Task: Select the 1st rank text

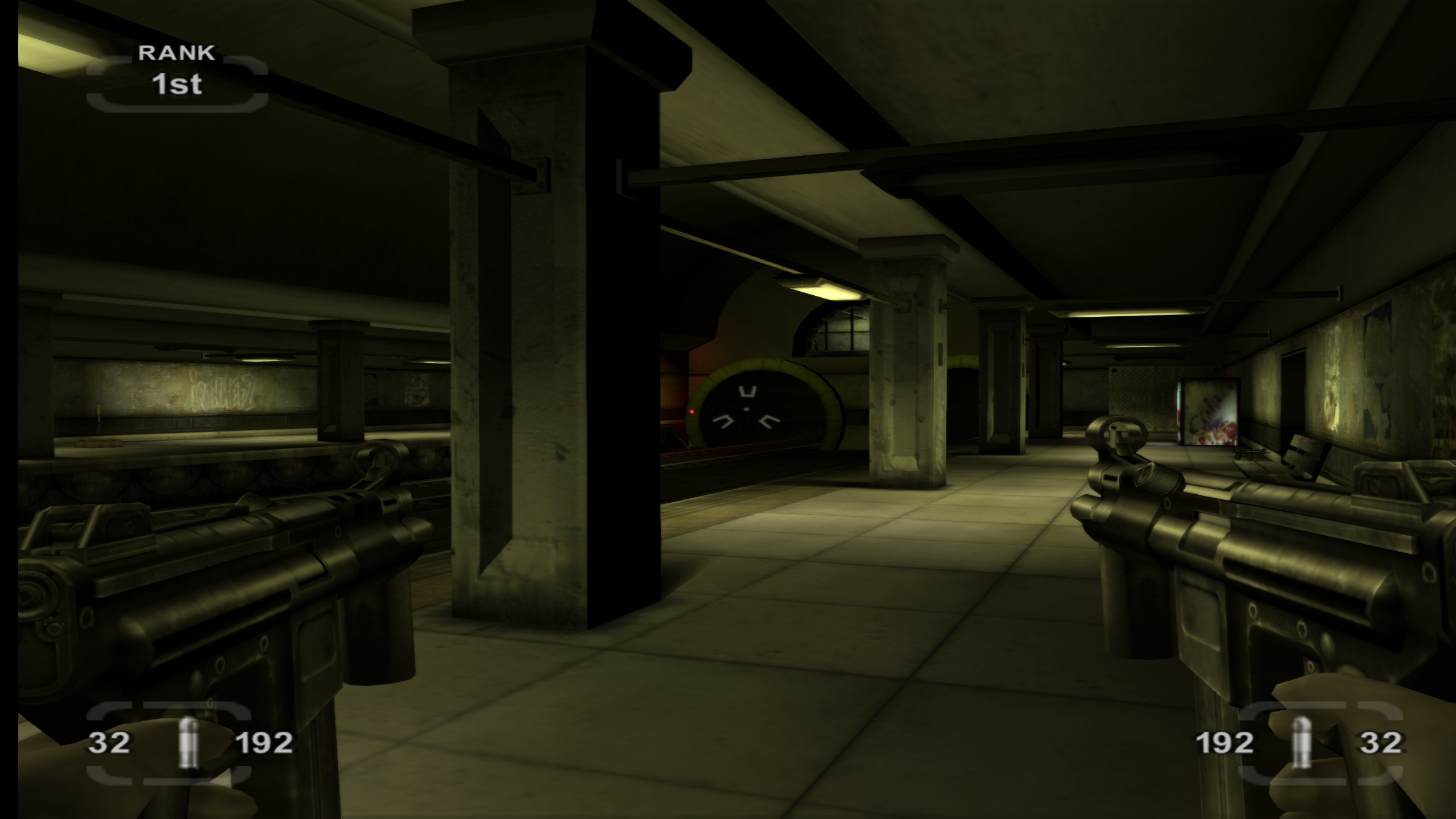Action: tap(176, 85)
